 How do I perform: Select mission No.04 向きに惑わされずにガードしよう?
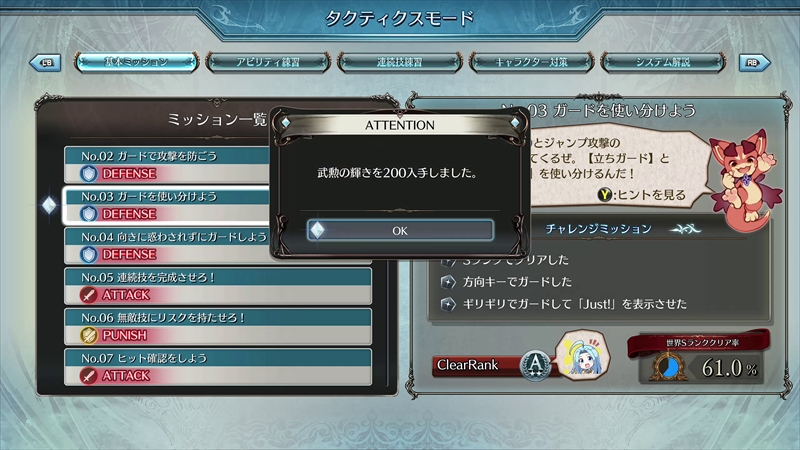[x=168, y=244]
